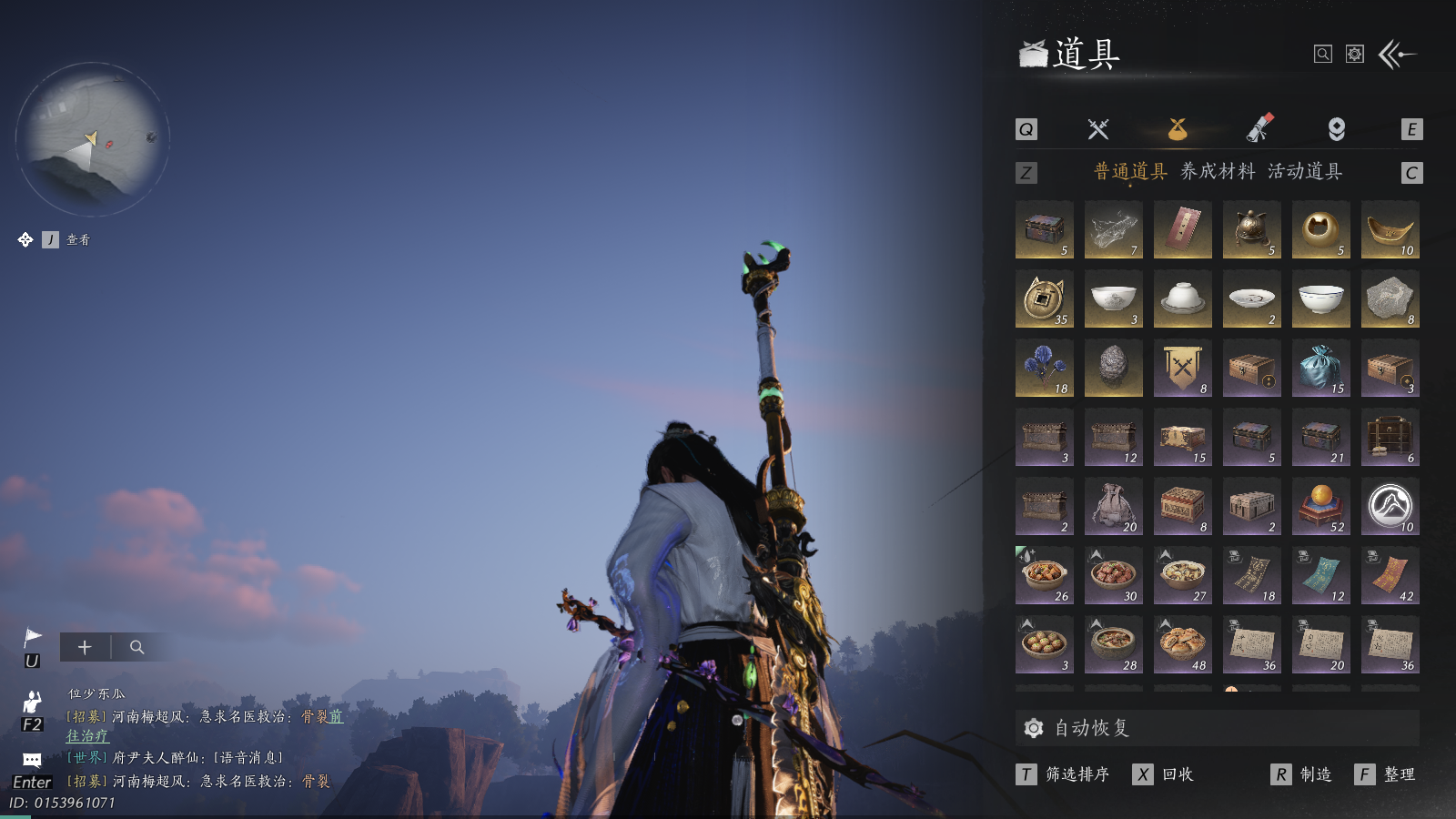Switch to the 养成材料 tab
The width and height of the screenshot is (1456, 819).
(x=1217, y=171)
